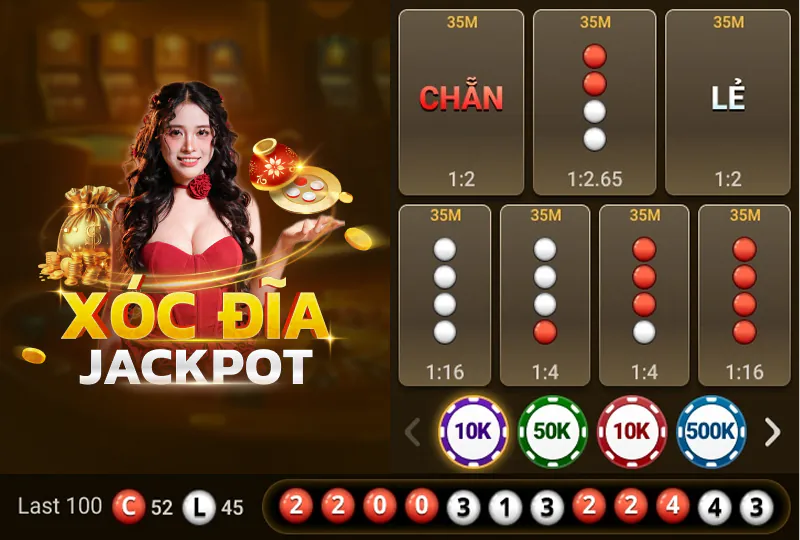Bet on two red two white at 1:2.65
Screen dimensions: 800x540
tap(595, 102)
